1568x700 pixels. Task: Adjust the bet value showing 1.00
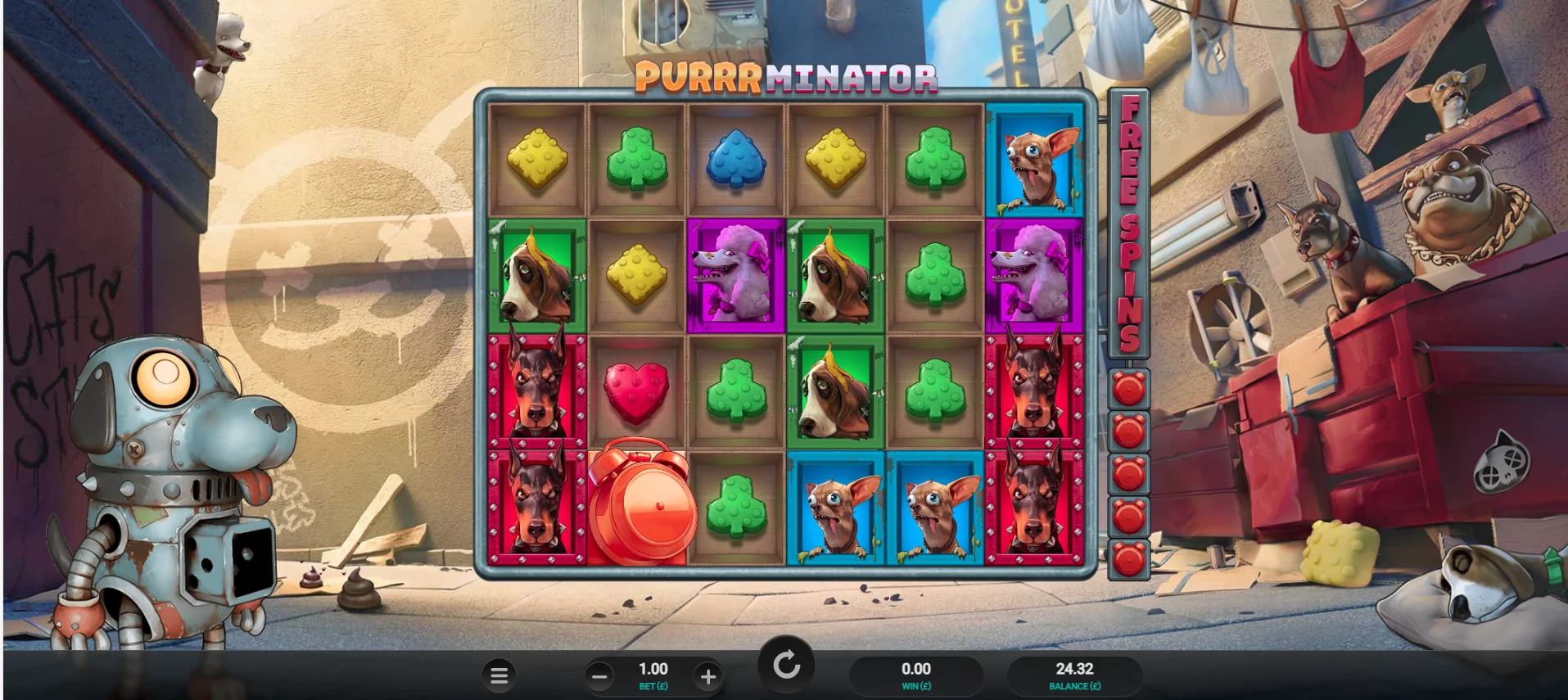[653, 668]
